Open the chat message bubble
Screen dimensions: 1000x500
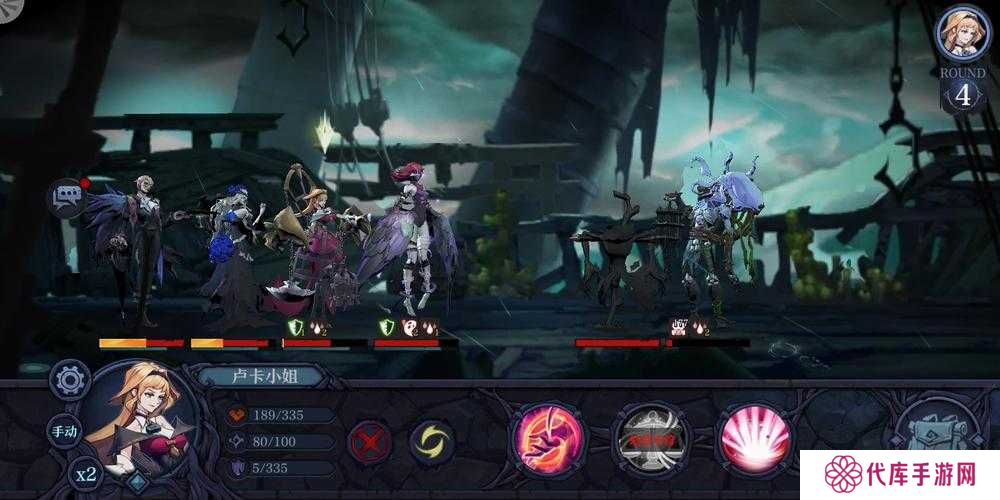(x=67, y=198)
